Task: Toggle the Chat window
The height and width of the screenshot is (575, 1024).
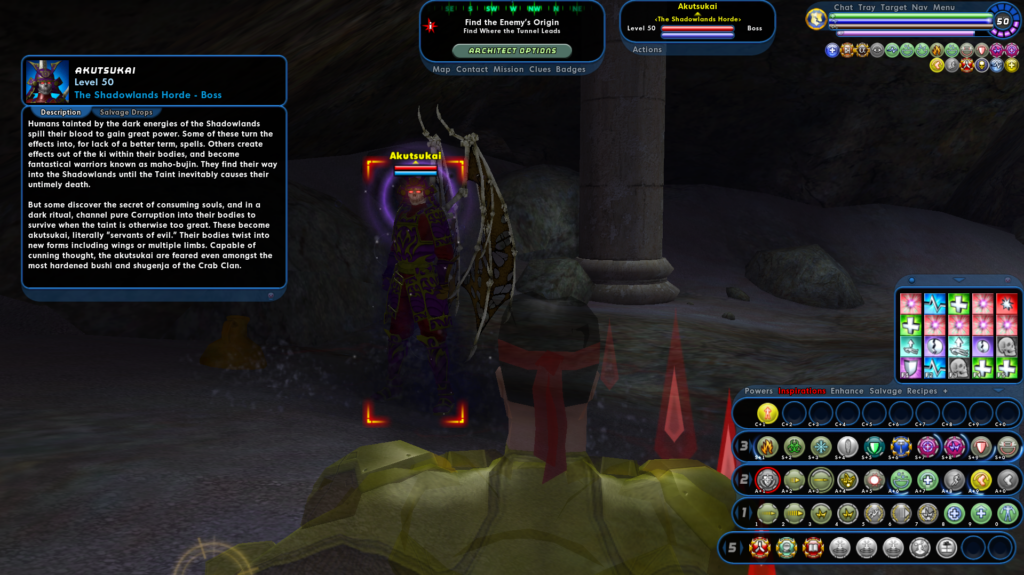Action: 843,8
